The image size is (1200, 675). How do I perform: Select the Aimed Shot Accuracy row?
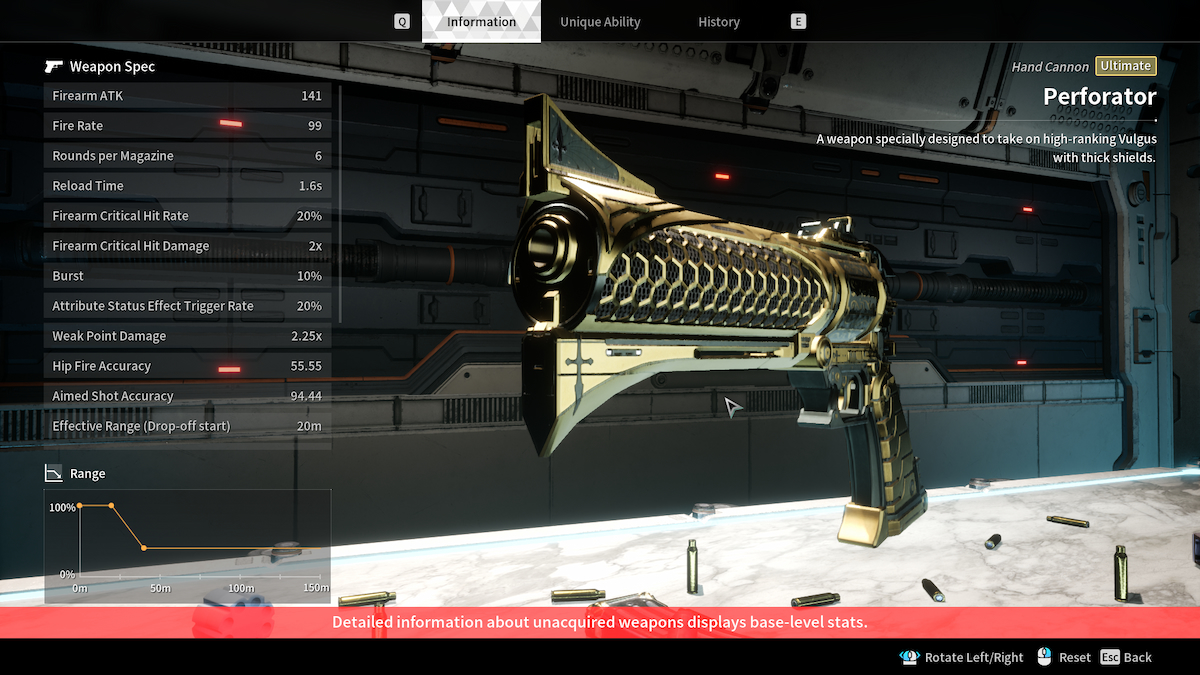coord(187,396)
